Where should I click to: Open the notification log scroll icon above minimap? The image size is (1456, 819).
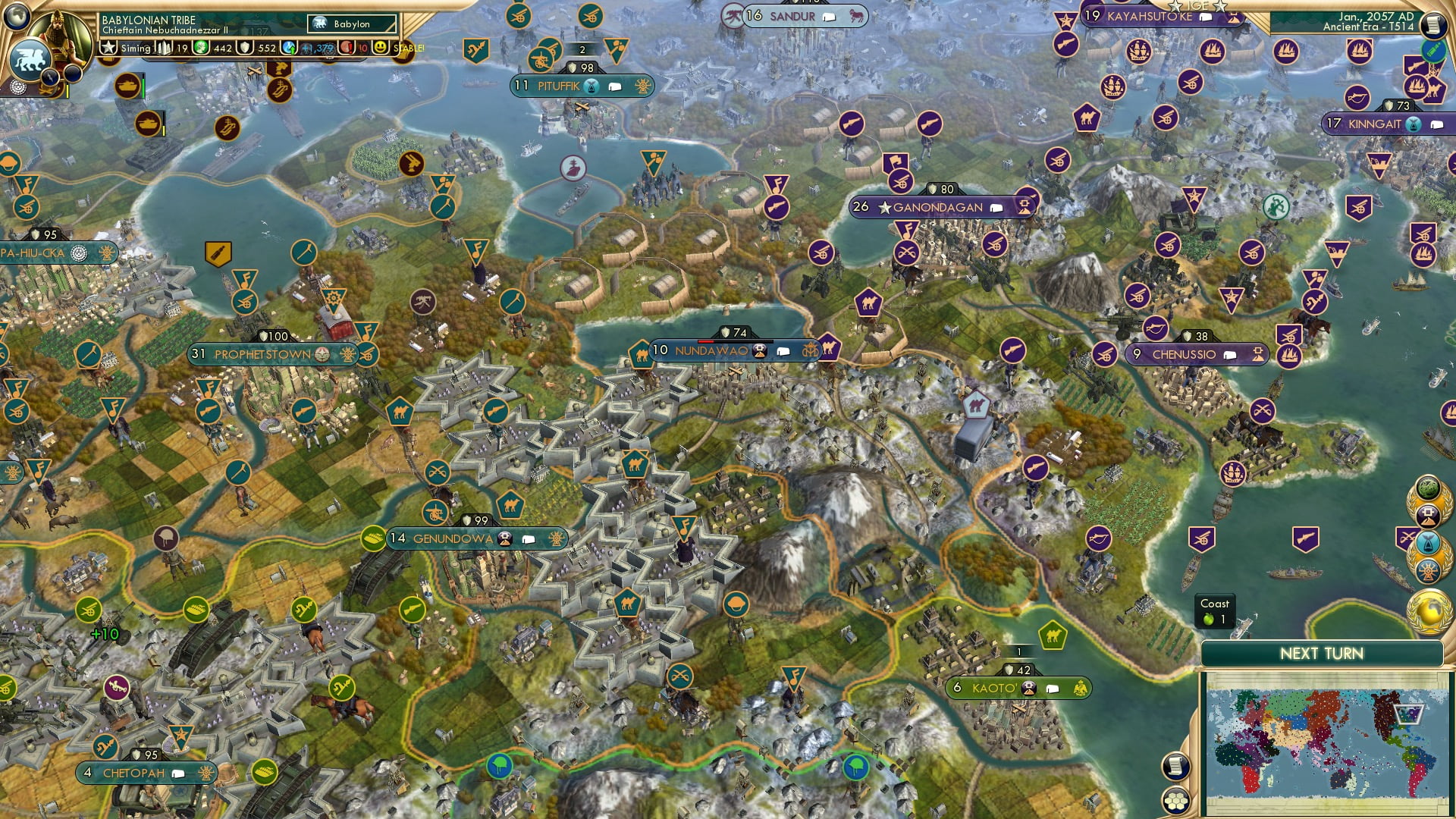click(x=1175, y=767)
